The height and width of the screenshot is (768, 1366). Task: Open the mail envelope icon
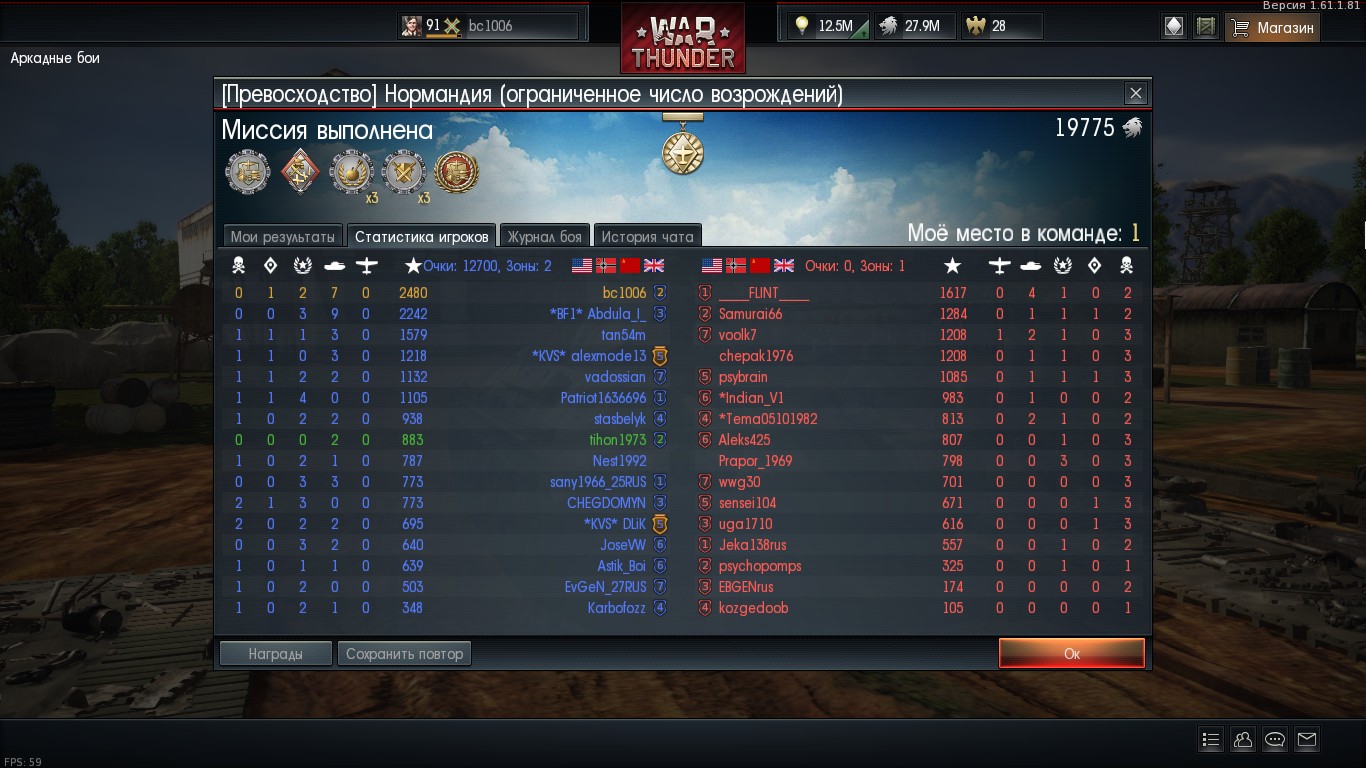pyautogui.click(x=1306, y=740)
